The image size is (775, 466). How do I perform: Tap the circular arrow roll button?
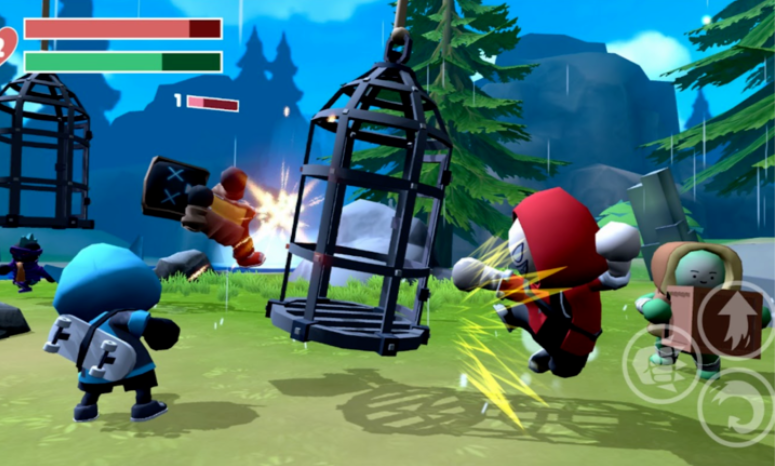click(x=736, y=407)
